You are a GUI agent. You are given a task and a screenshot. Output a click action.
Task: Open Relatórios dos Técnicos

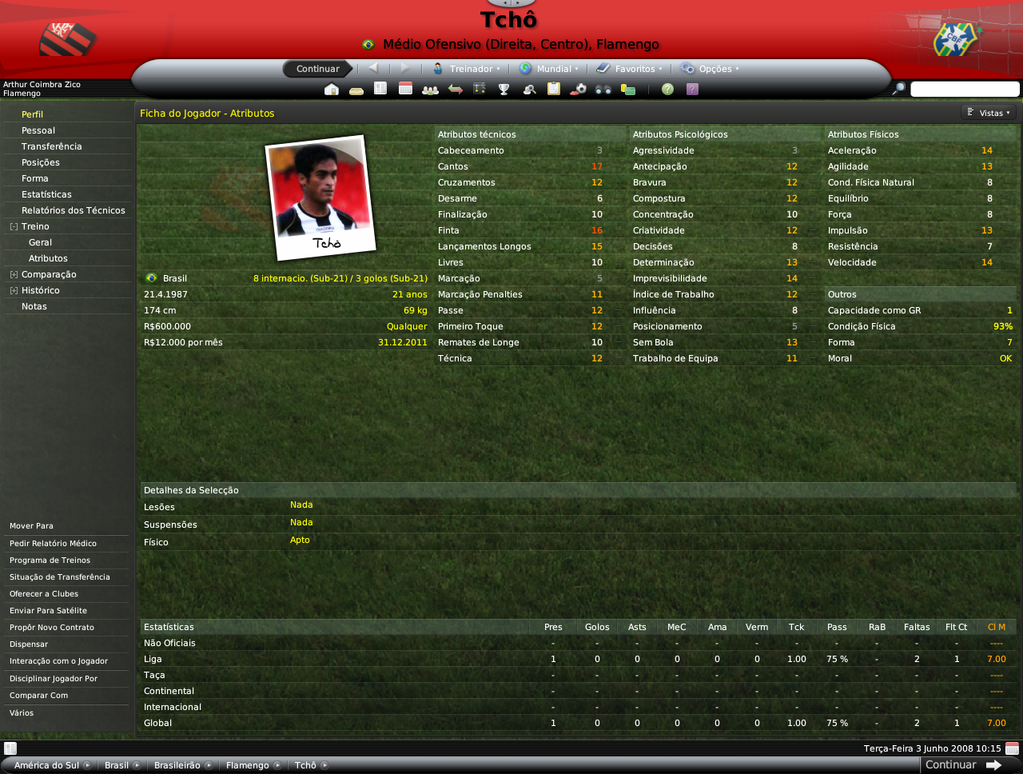tap(73, 210)
